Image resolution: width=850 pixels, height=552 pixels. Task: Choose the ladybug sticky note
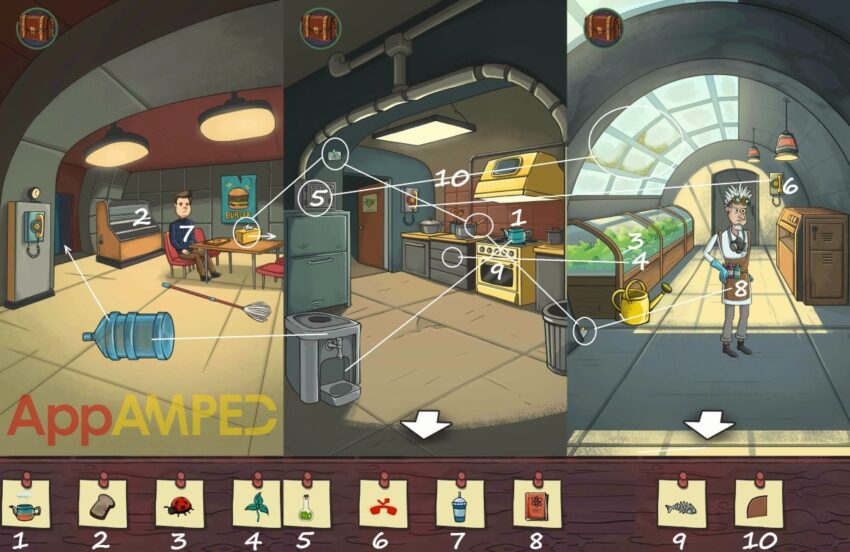(x=180, y=503)
